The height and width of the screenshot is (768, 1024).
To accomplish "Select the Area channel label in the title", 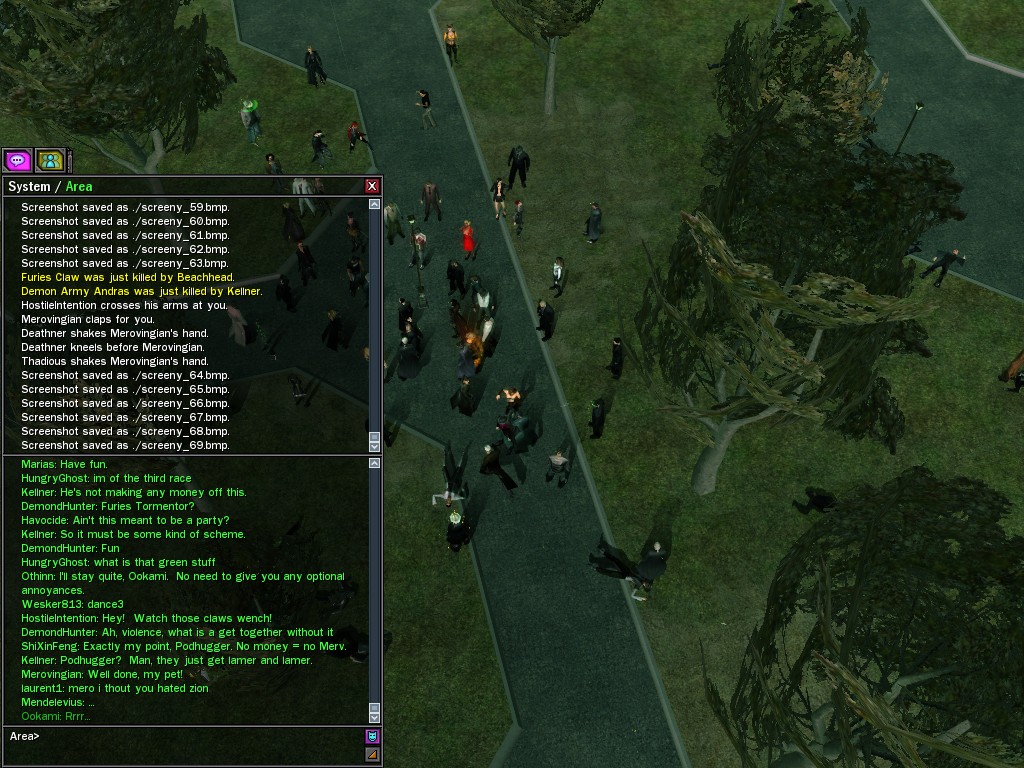I will pos(79,187).
